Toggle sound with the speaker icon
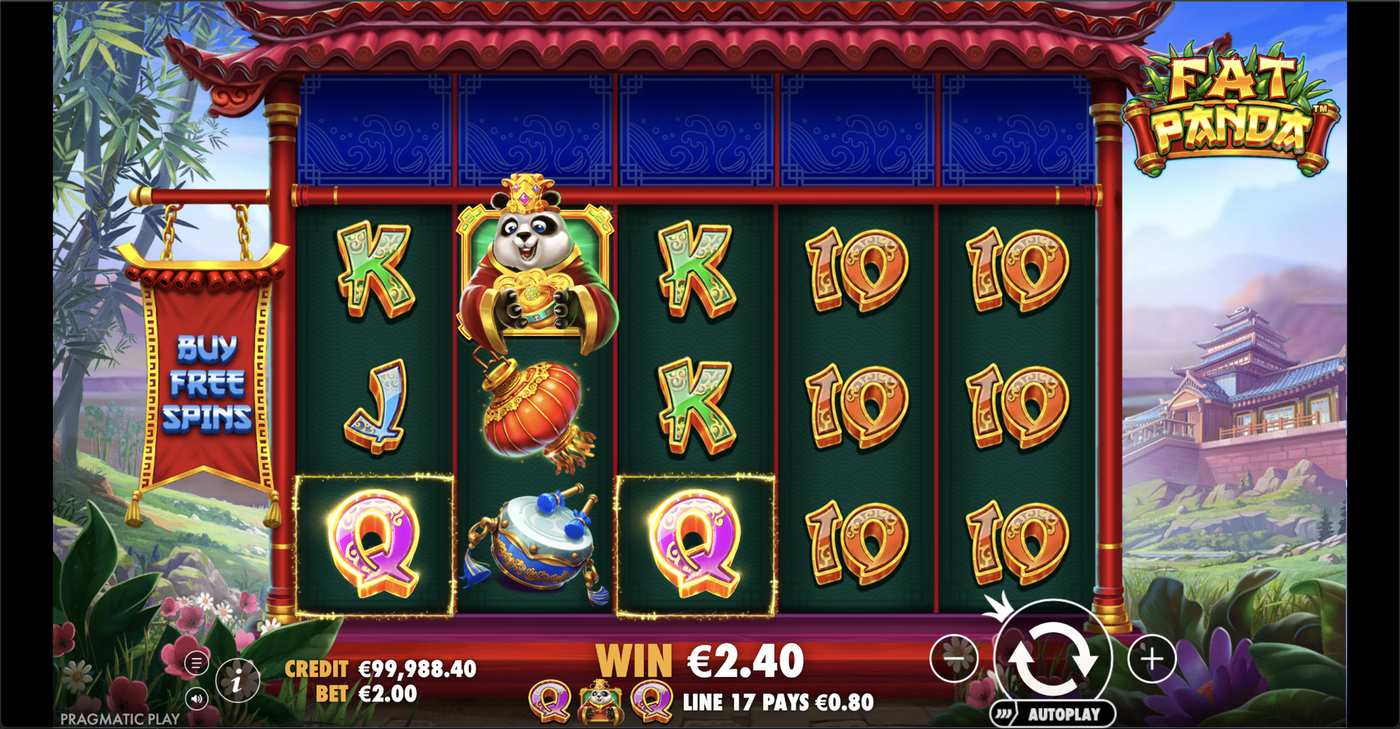 tap(197, 698)
